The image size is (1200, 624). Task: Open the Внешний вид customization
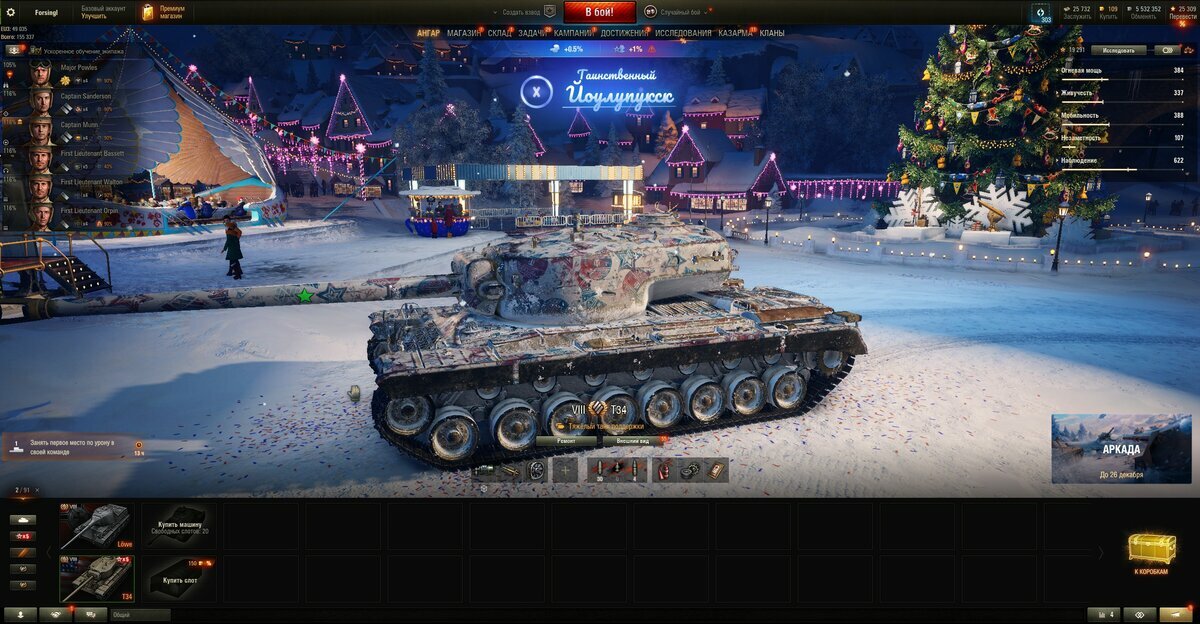631,440
